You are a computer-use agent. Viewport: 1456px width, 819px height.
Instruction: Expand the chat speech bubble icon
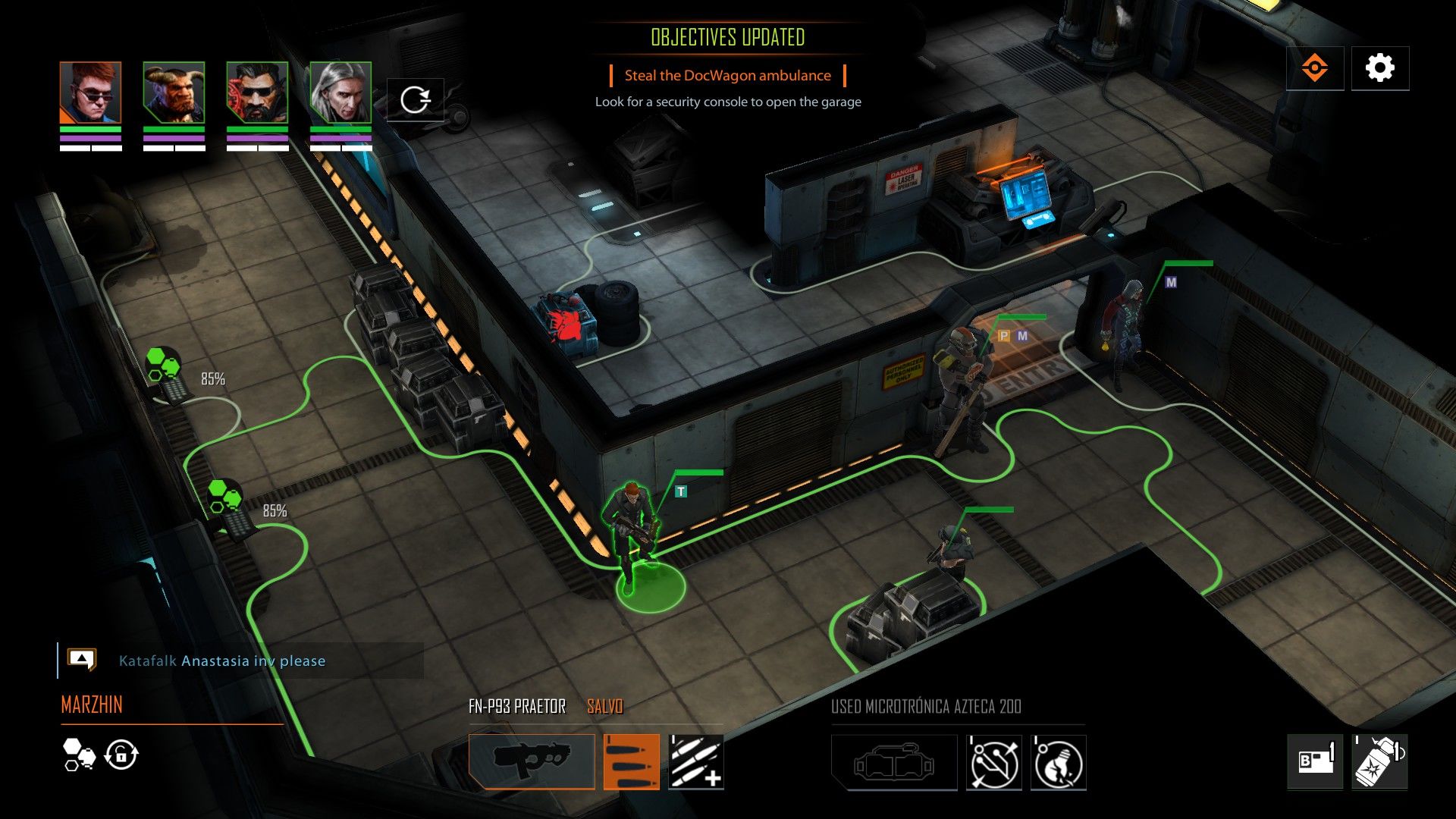click(81, 659)
